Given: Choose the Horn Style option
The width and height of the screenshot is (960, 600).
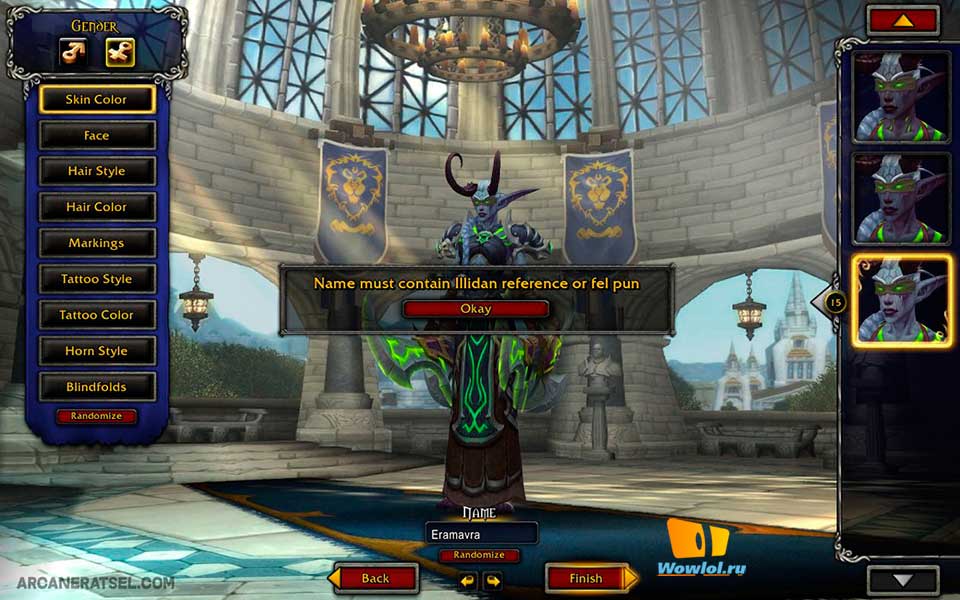Looking at the screenshot, I should pos(97,351).
